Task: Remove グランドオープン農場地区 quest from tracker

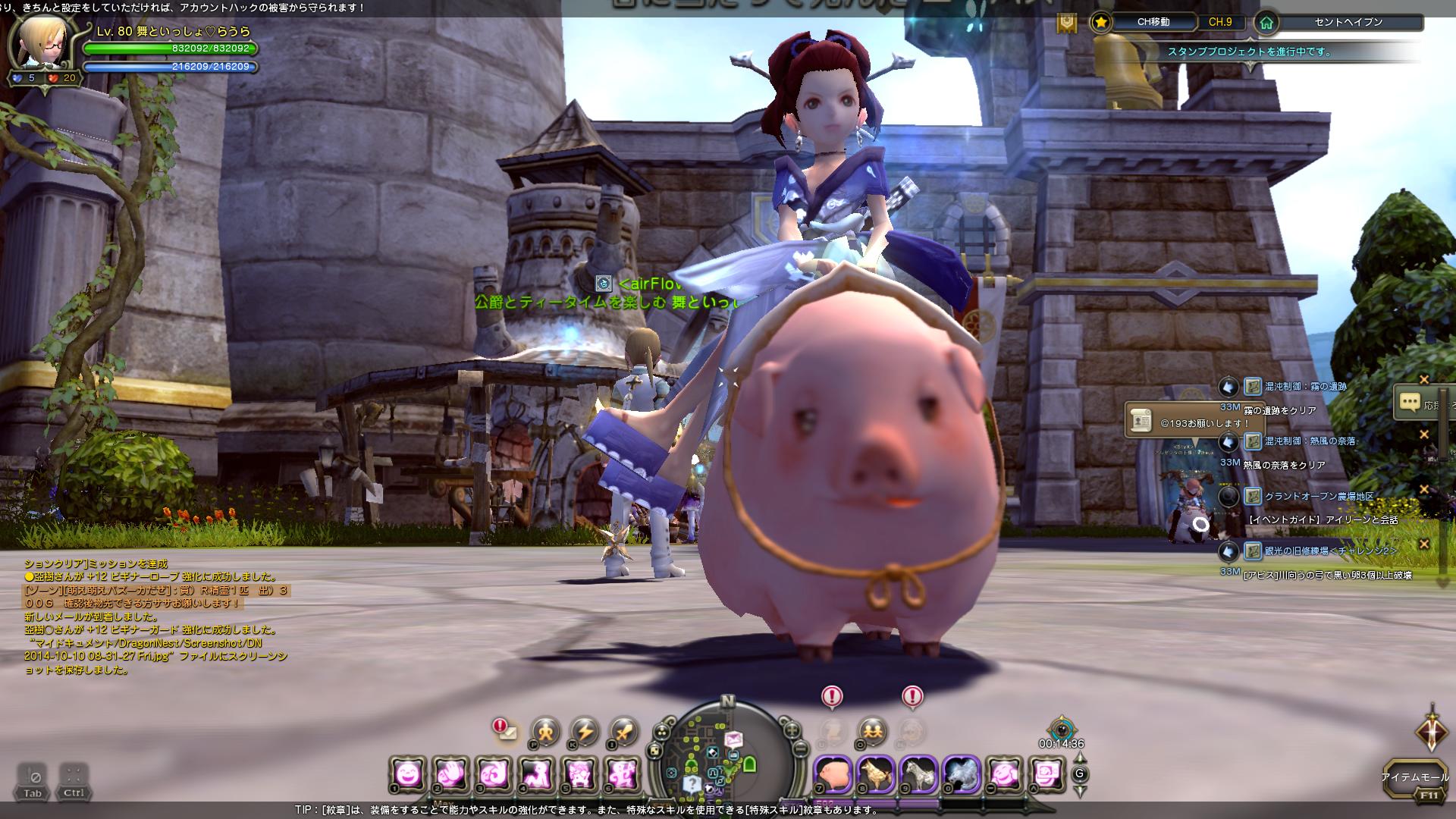Action: tap(1423, 490)
